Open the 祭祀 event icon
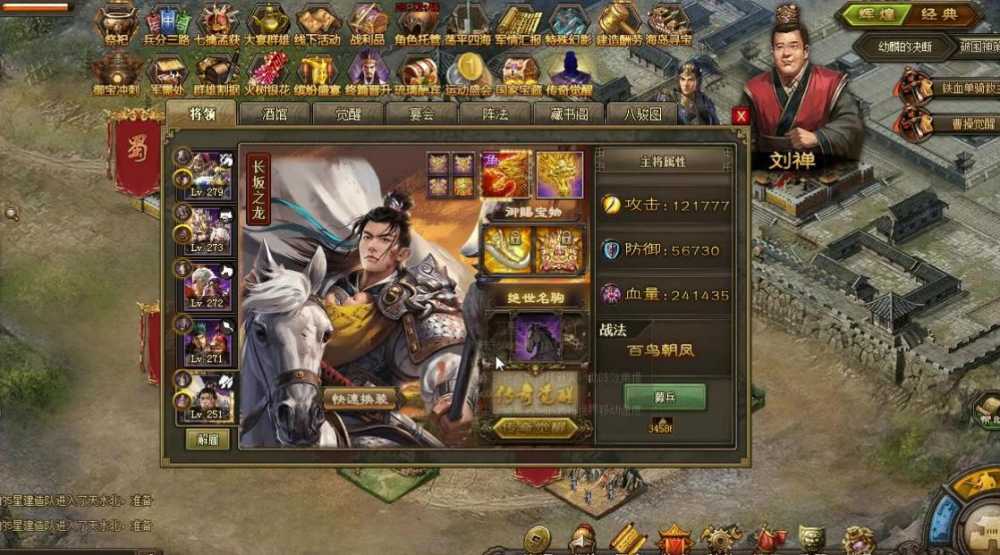 click(x=117, y=24)
